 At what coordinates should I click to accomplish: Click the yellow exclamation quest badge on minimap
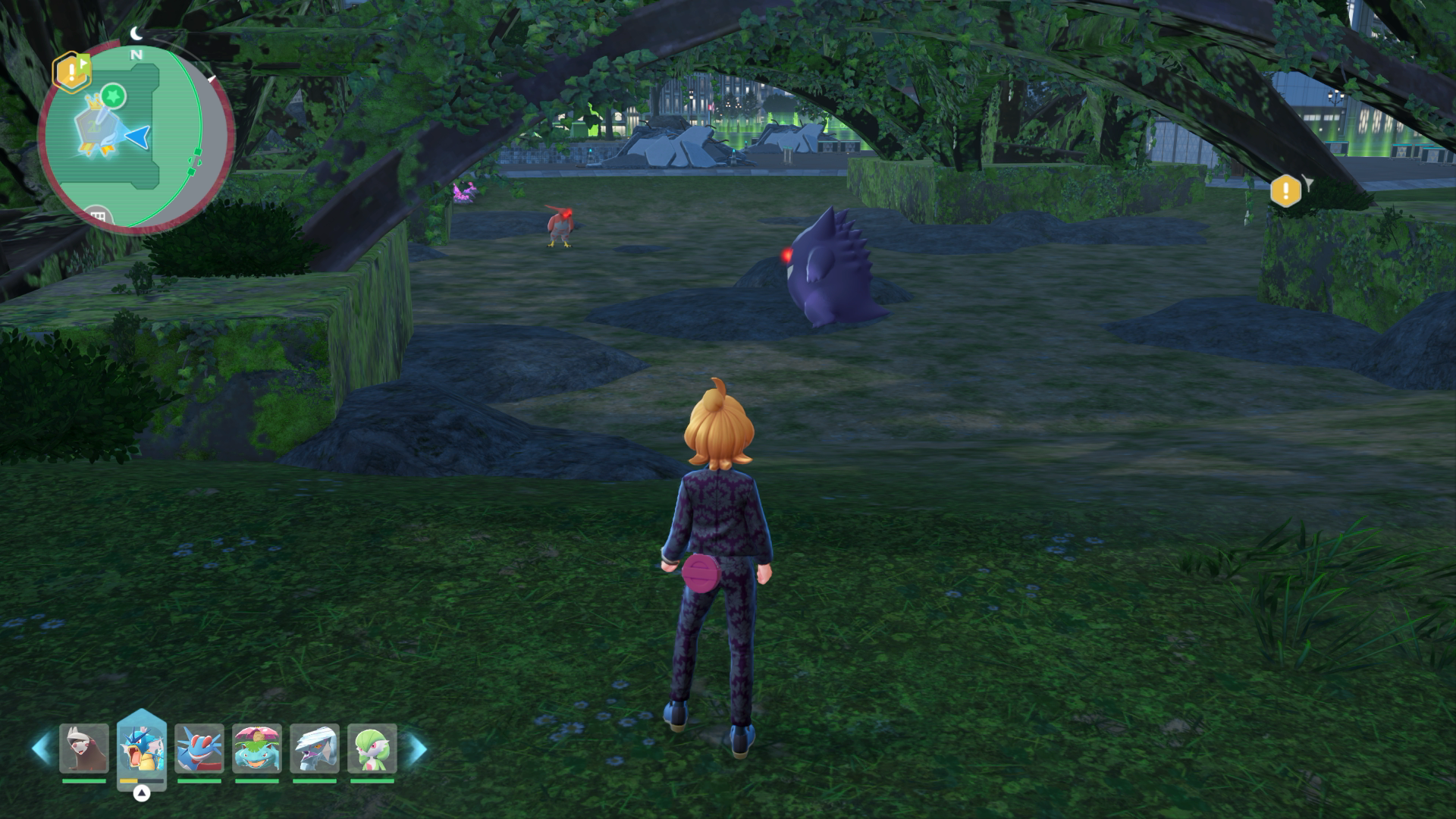click(71, 72)
